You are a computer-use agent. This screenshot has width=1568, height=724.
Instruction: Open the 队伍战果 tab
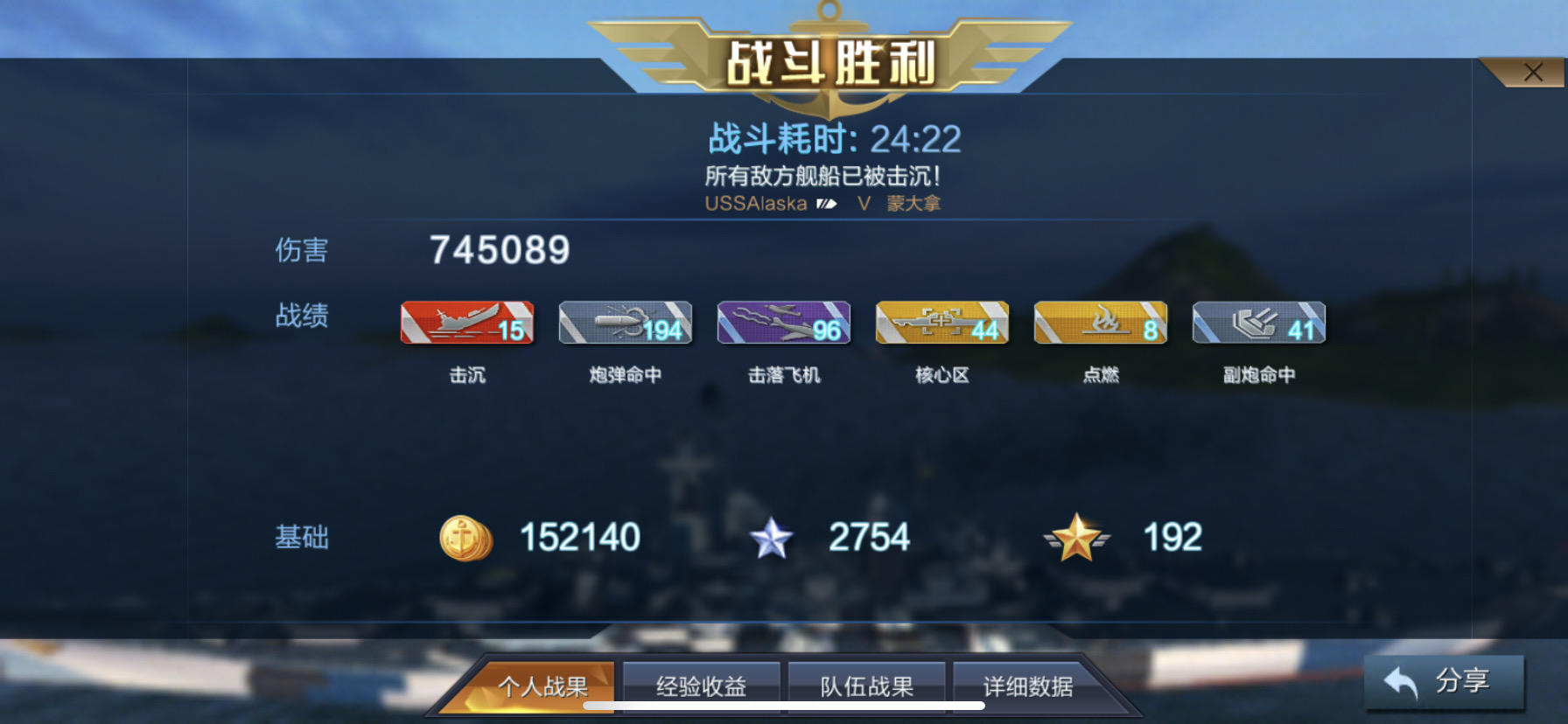(866, 687)
